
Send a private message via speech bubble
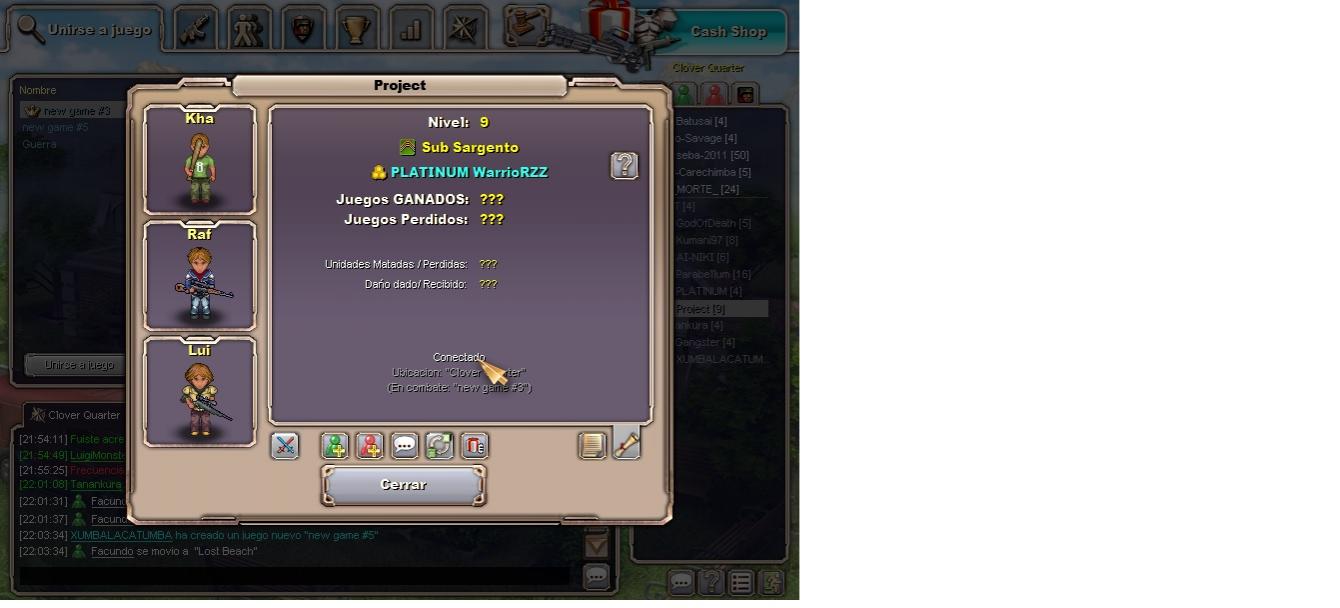[405, 446]
